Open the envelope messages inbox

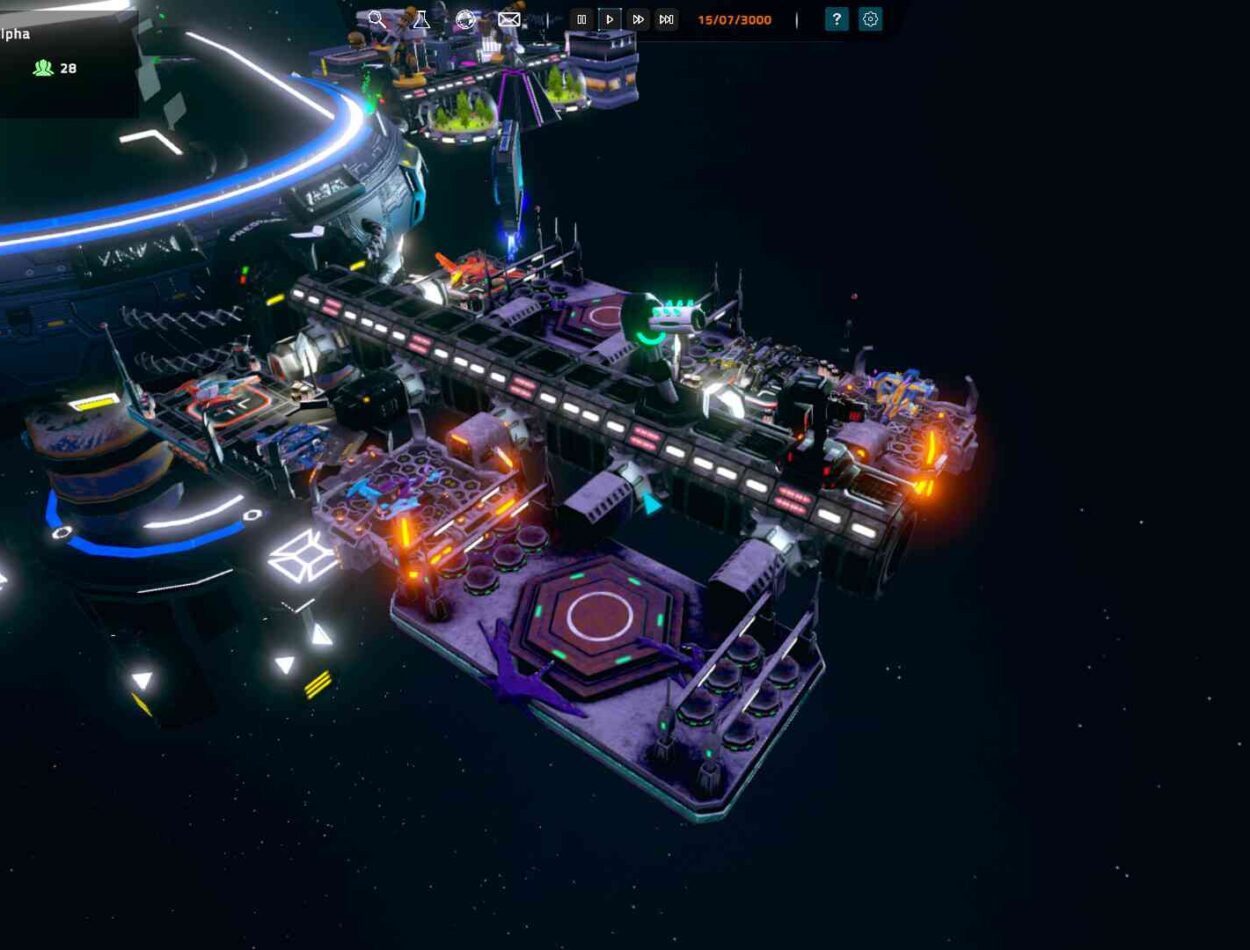[x=509, y=19]
